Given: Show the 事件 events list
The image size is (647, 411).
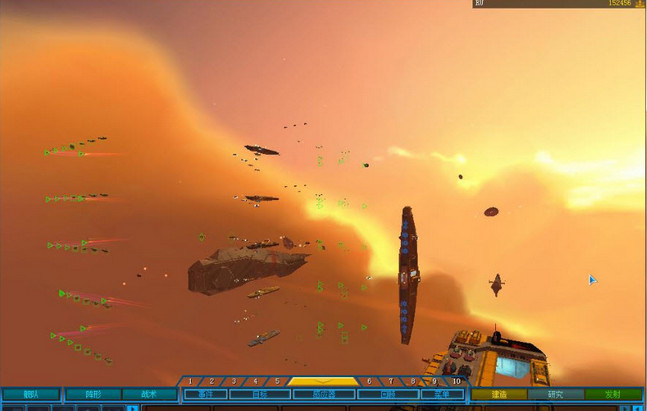Looking at the screenshot, I should [x=205, y=395].
